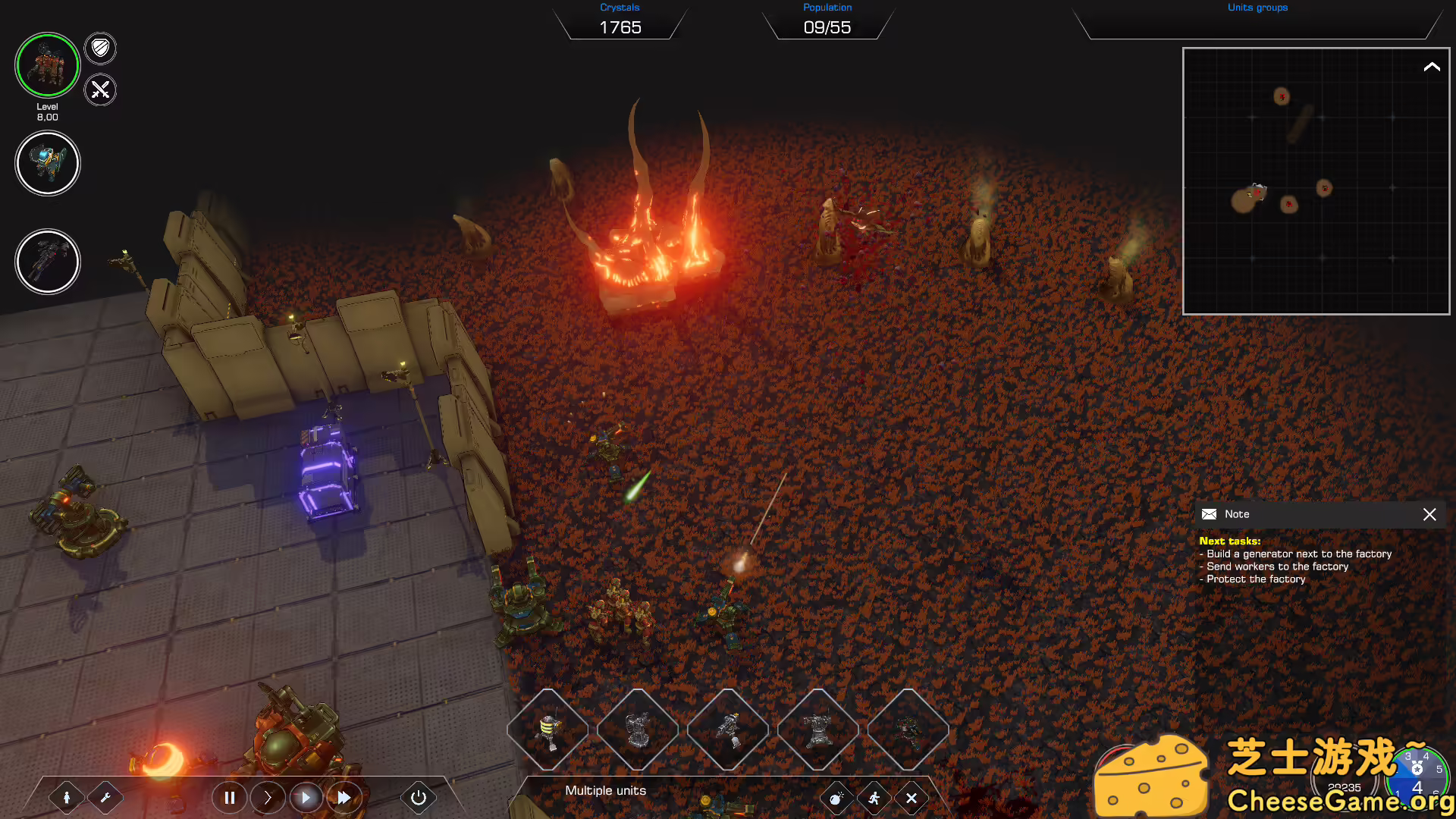Toggle the crossed swords attack stance
This screenshot has height=819, width=1456.
99,90
